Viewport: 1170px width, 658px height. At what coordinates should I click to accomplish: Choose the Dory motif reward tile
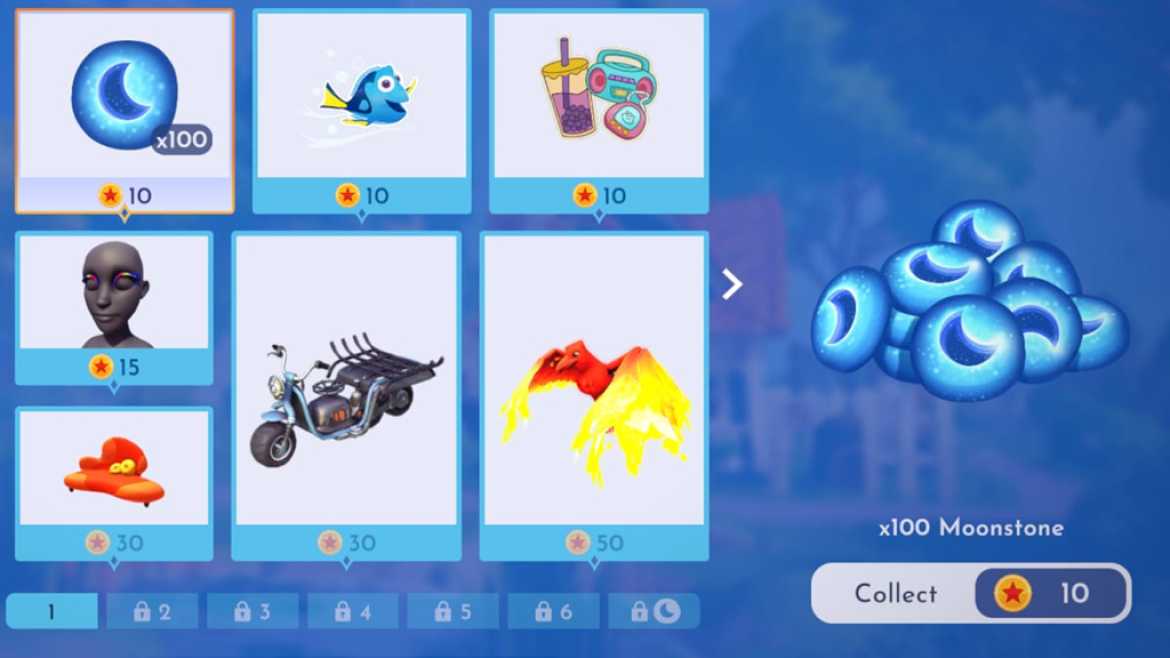[x=361, y=110]
